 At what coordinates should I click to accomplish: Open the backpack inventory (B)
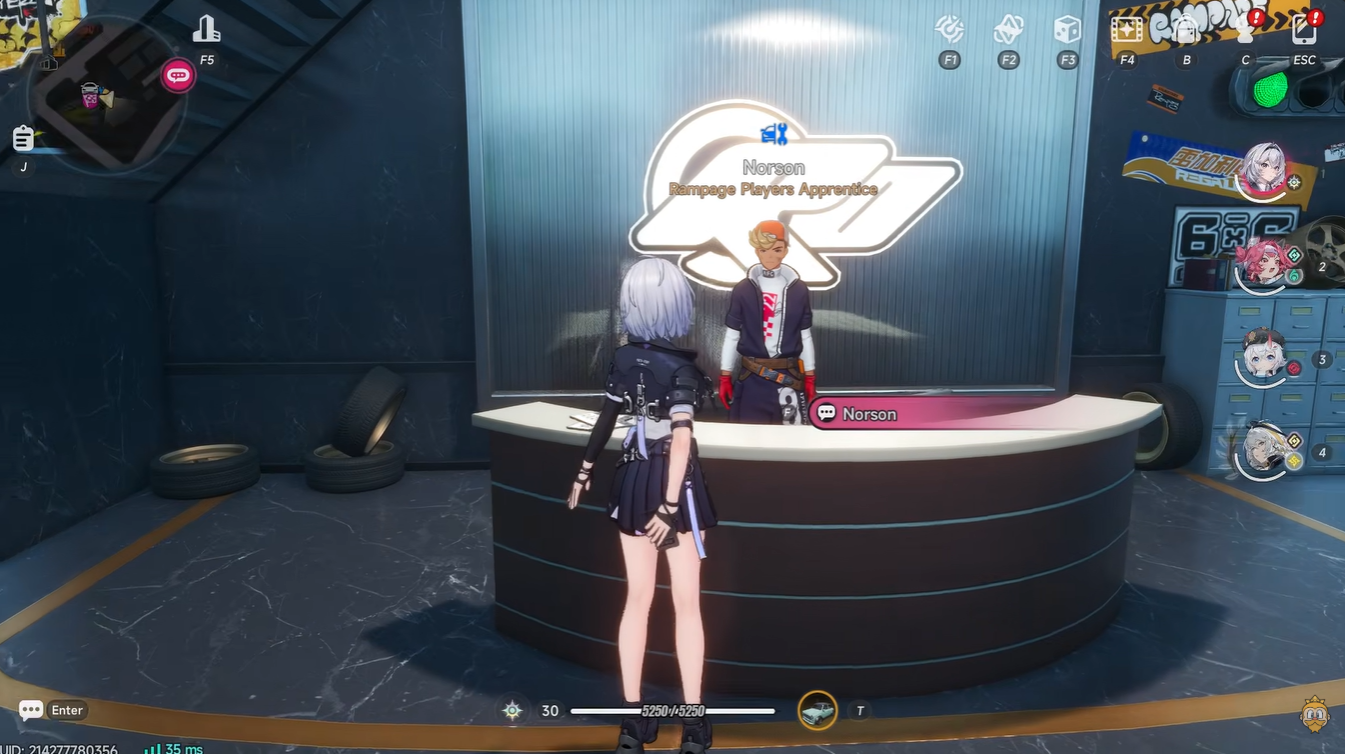1185,29
